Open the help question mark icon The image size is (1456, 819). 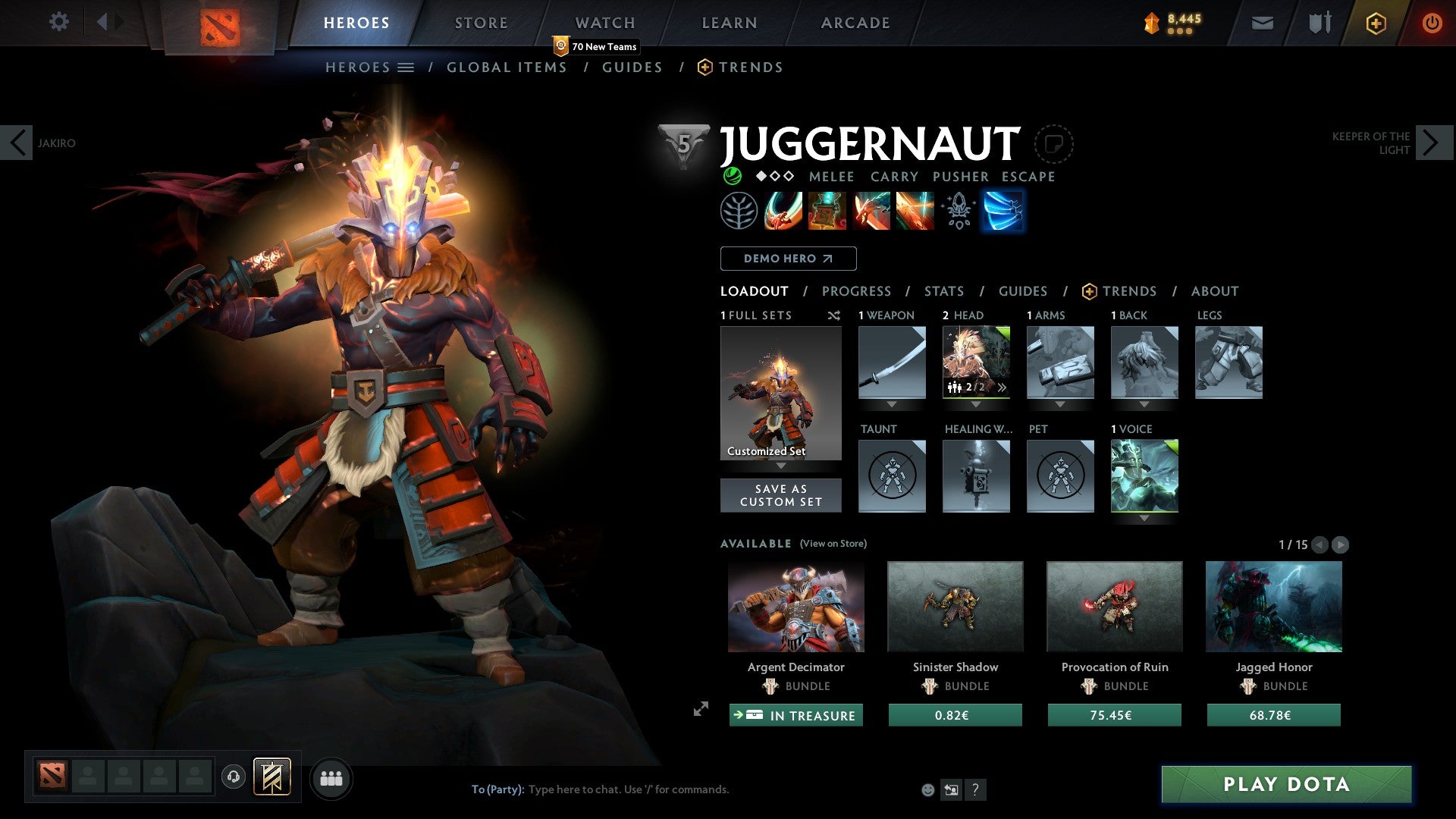tap(975, 789)
